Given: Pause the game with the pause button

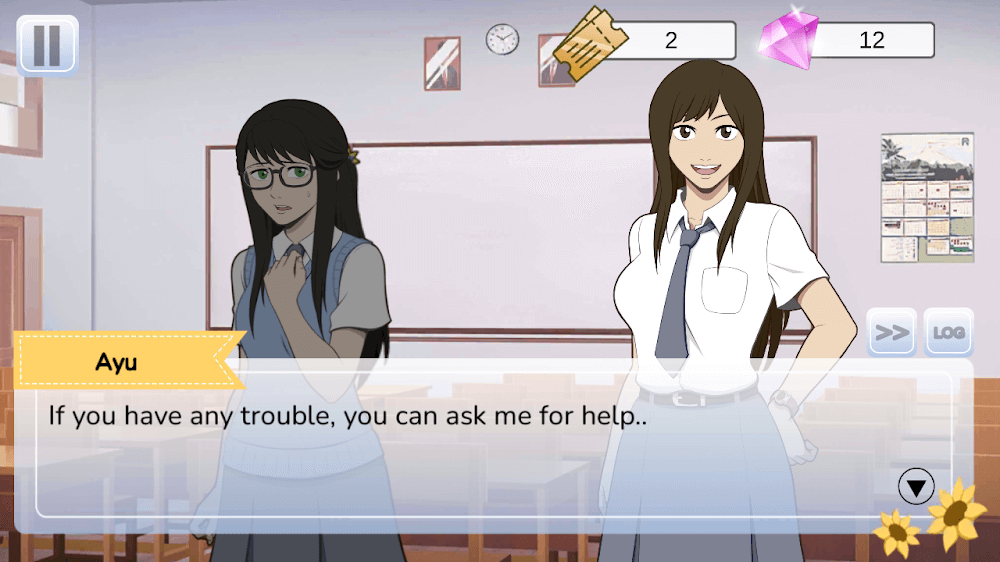Looking at the screenshot, I should 47,45.
